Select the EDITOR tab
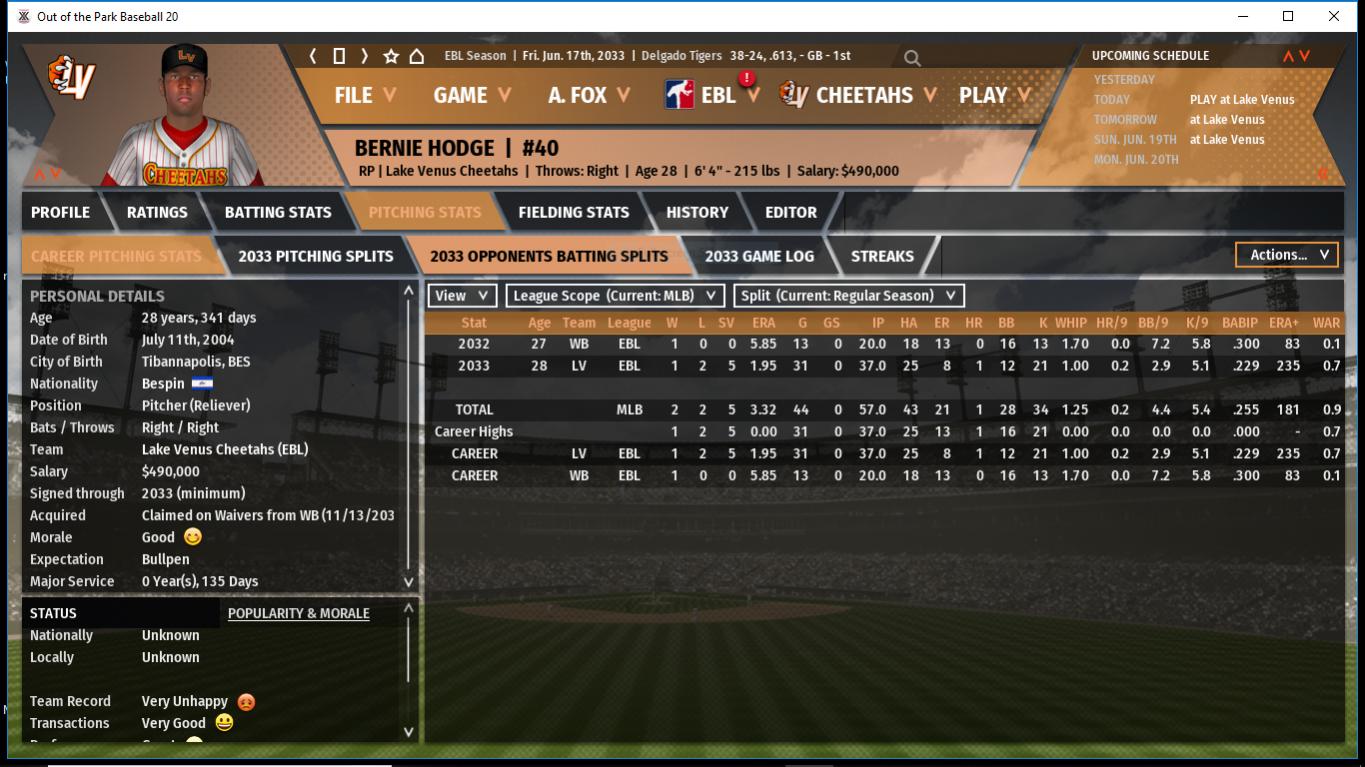Image resolution: width=1365 pixels, height=767 pixels. [790, 212]
